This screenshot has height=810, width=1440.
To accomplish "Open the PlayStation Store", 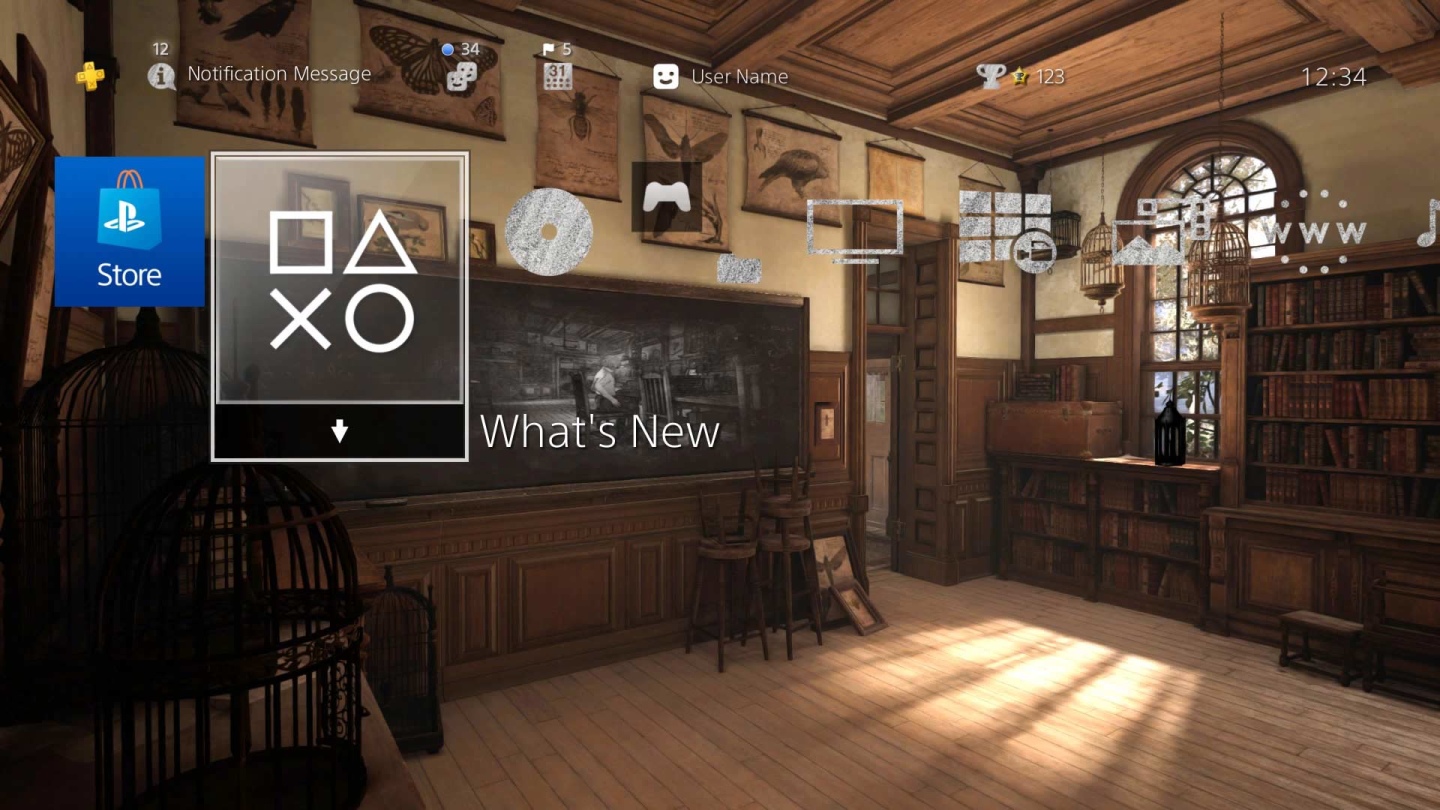I will click(x=129, y=230).
